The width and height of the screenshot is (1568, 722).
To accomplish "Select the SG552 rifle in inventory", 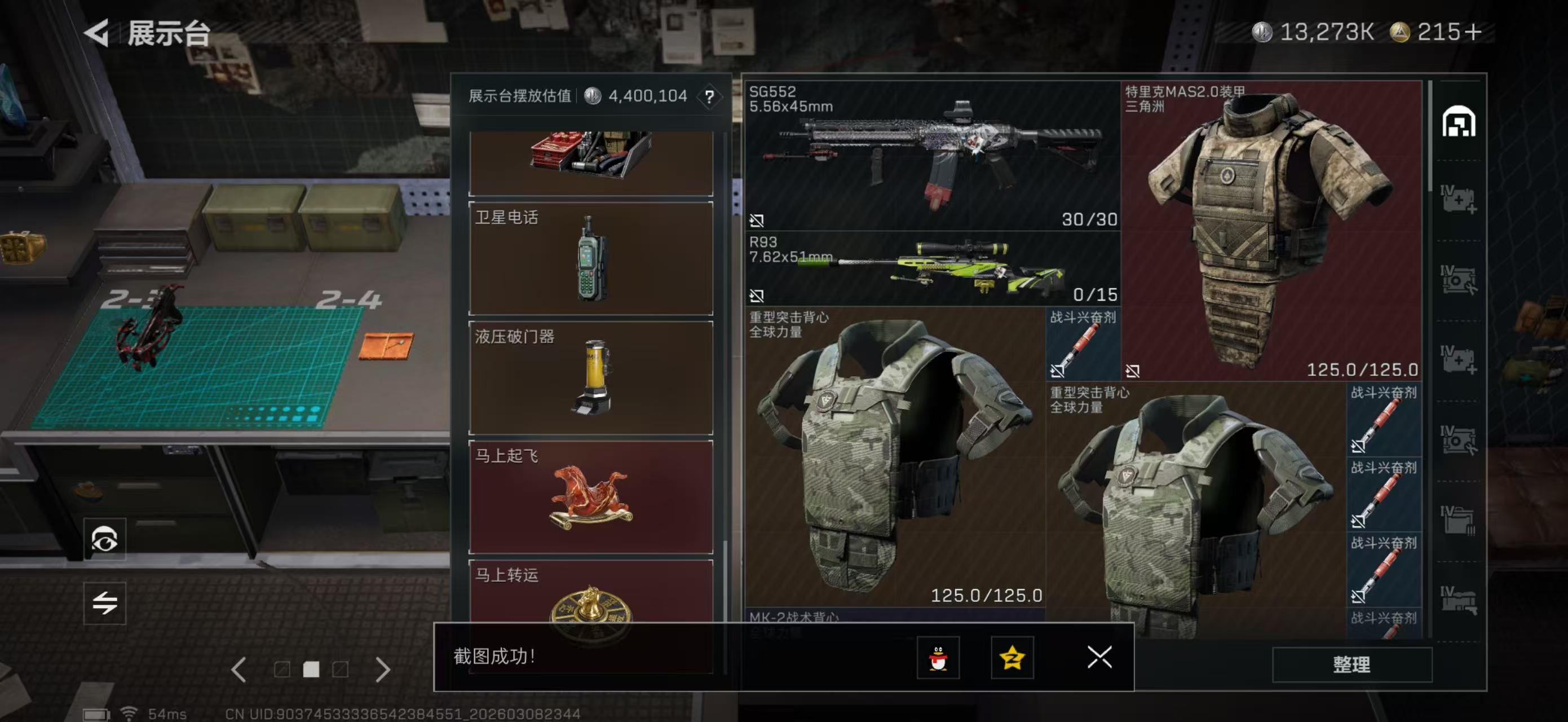I will coord(933,156).
